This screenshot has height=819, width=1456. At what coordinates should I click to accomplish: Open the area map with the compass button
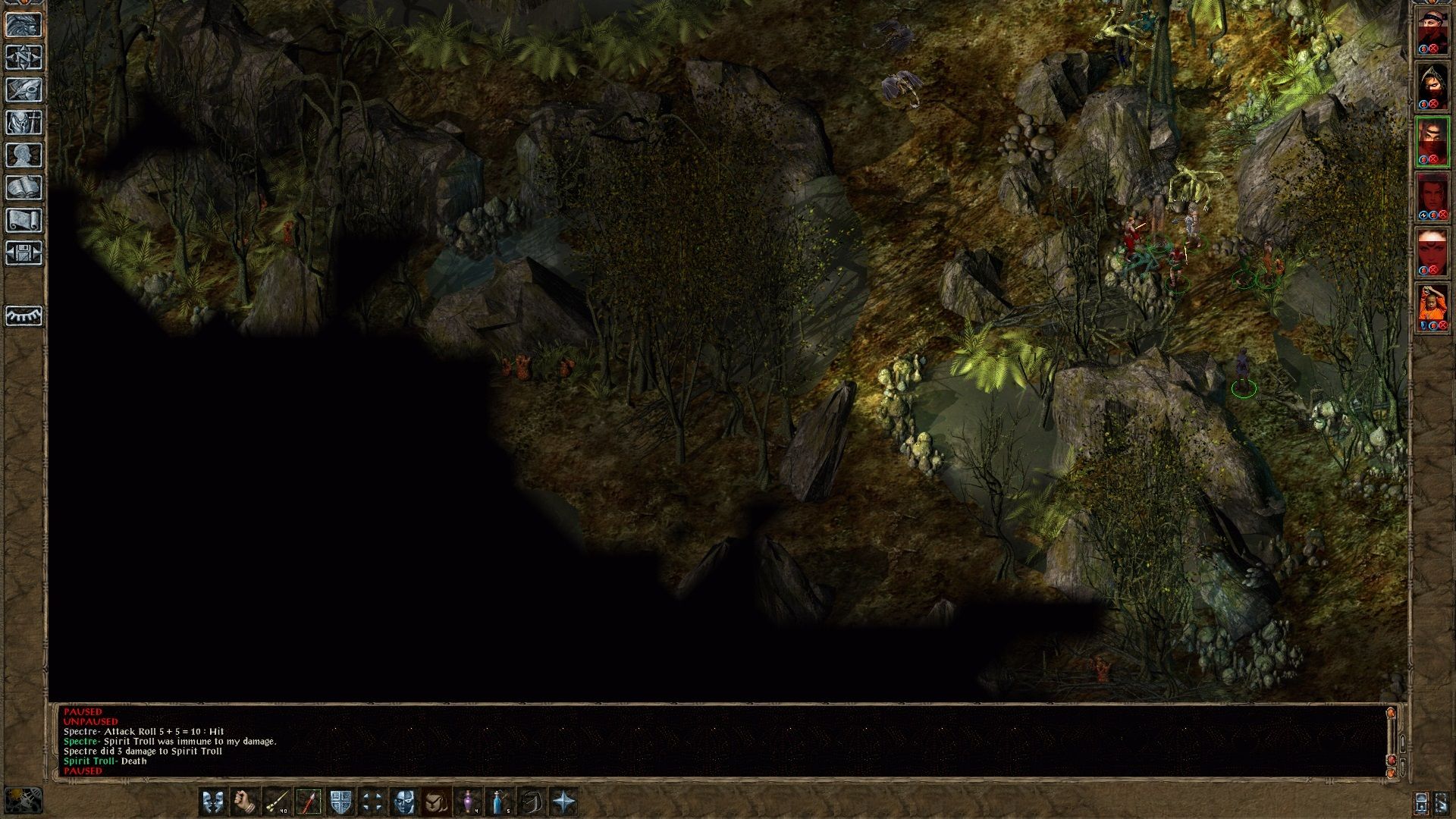point(24,58)
